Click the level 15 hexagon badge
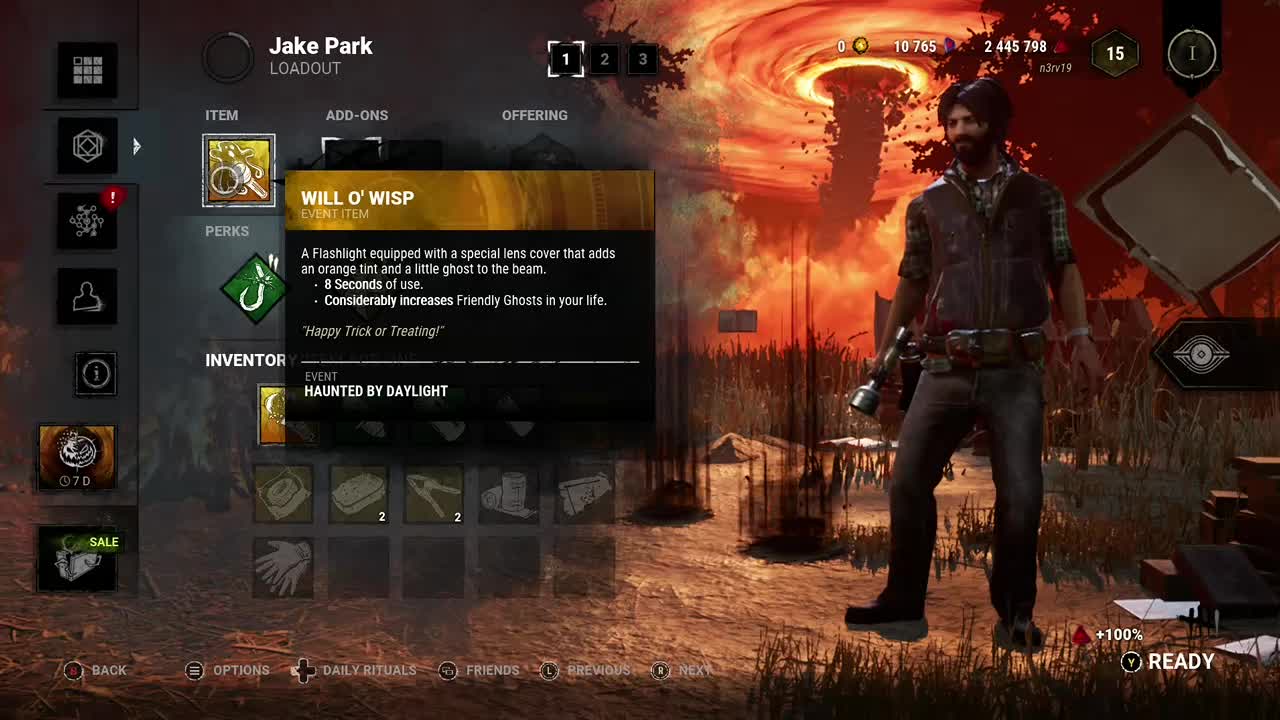1280x720 pixels. coord(1115,54)
